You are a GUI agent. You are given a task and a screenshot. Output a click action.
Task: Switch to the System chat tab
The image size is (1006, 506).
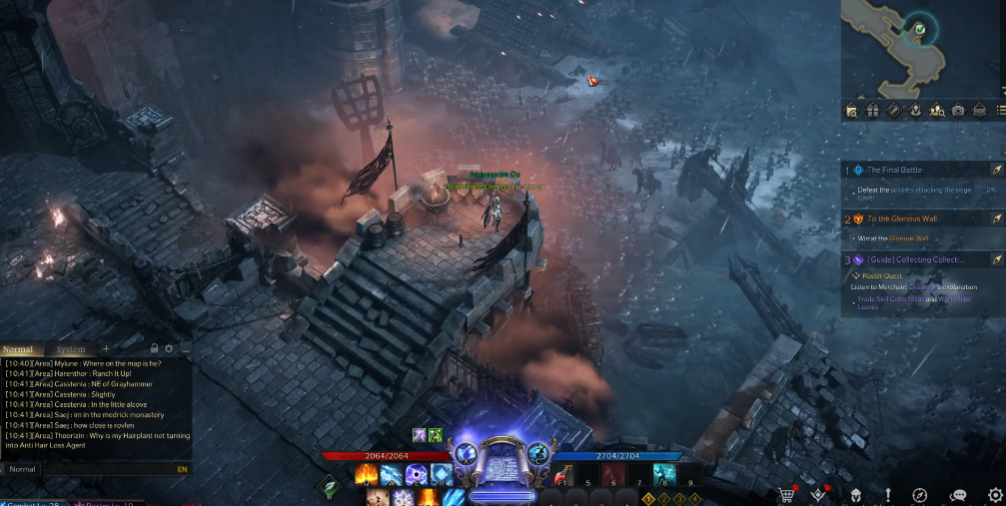(x=70, y=349)
